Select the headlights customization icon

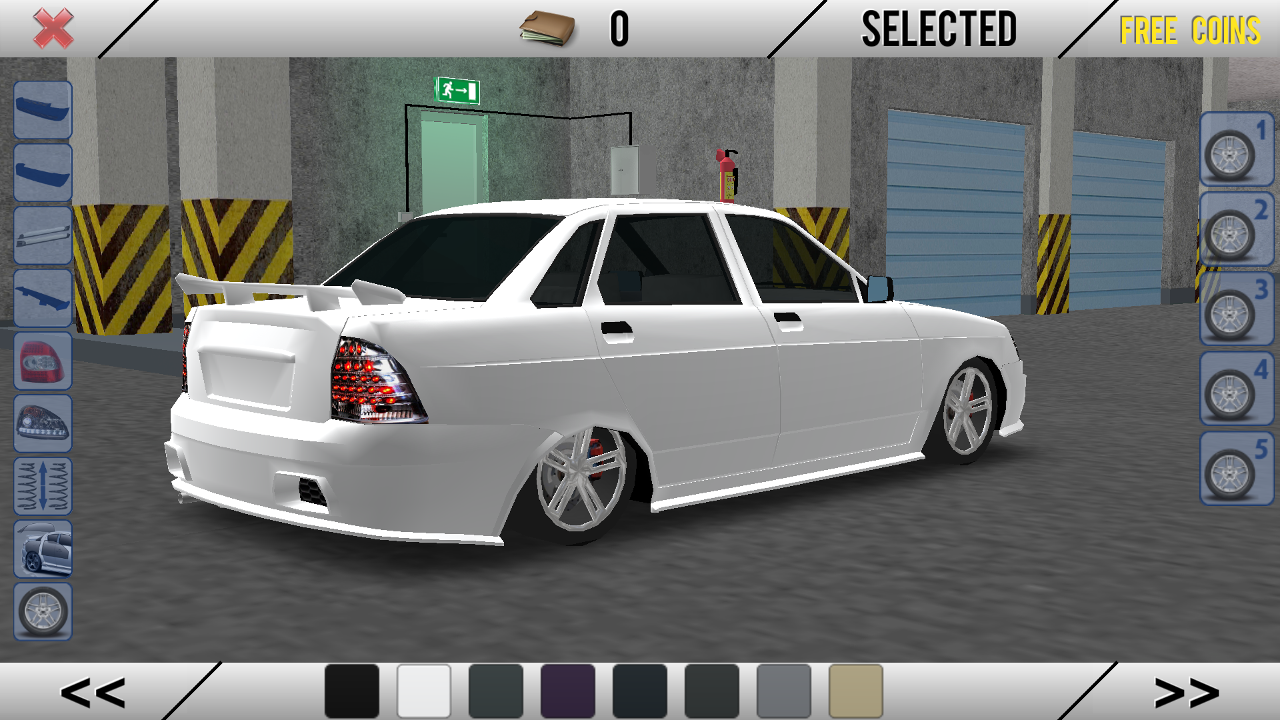click(42, 423)
